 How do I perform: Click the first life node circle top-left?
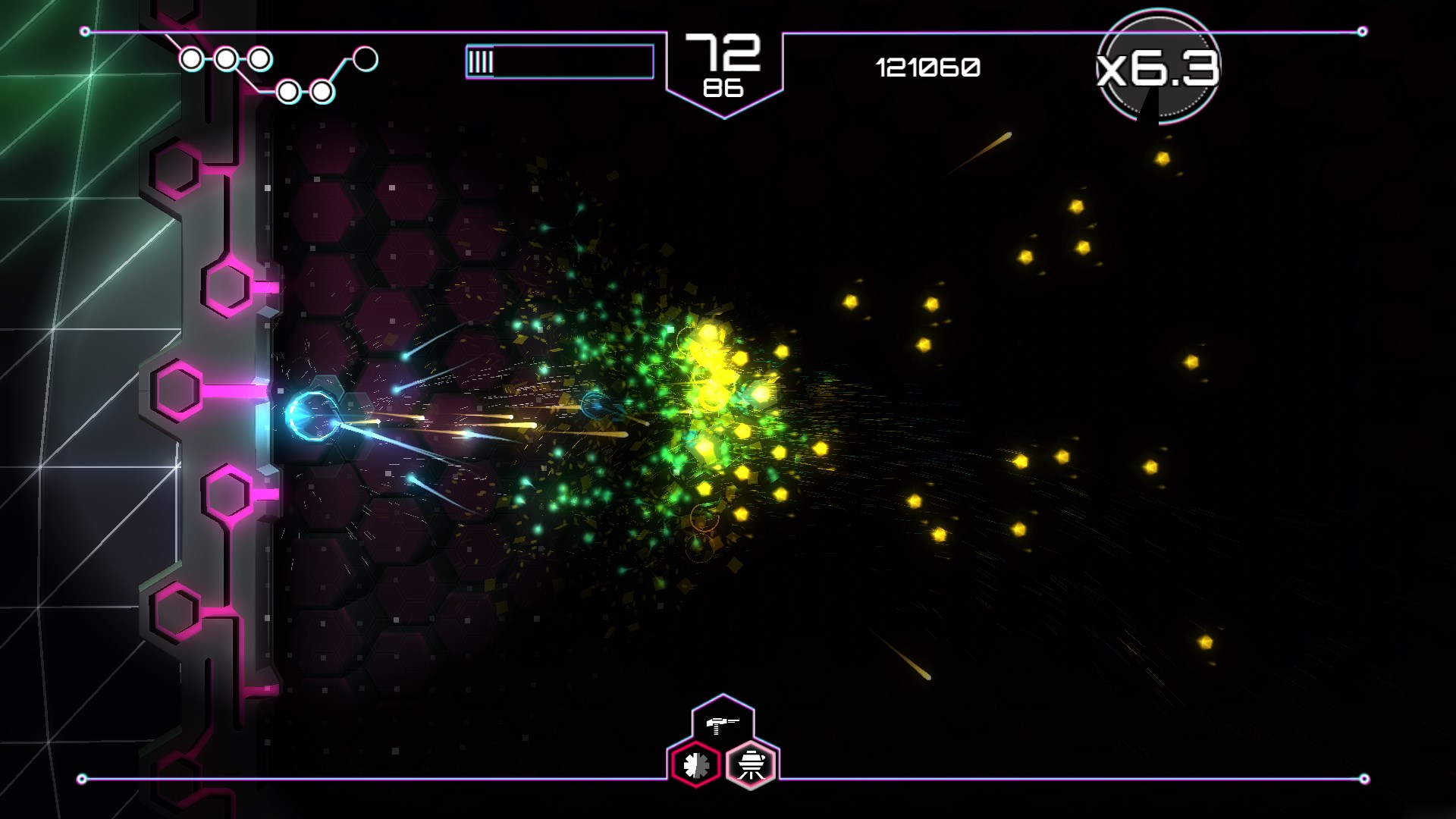click(x=192, y=58)
